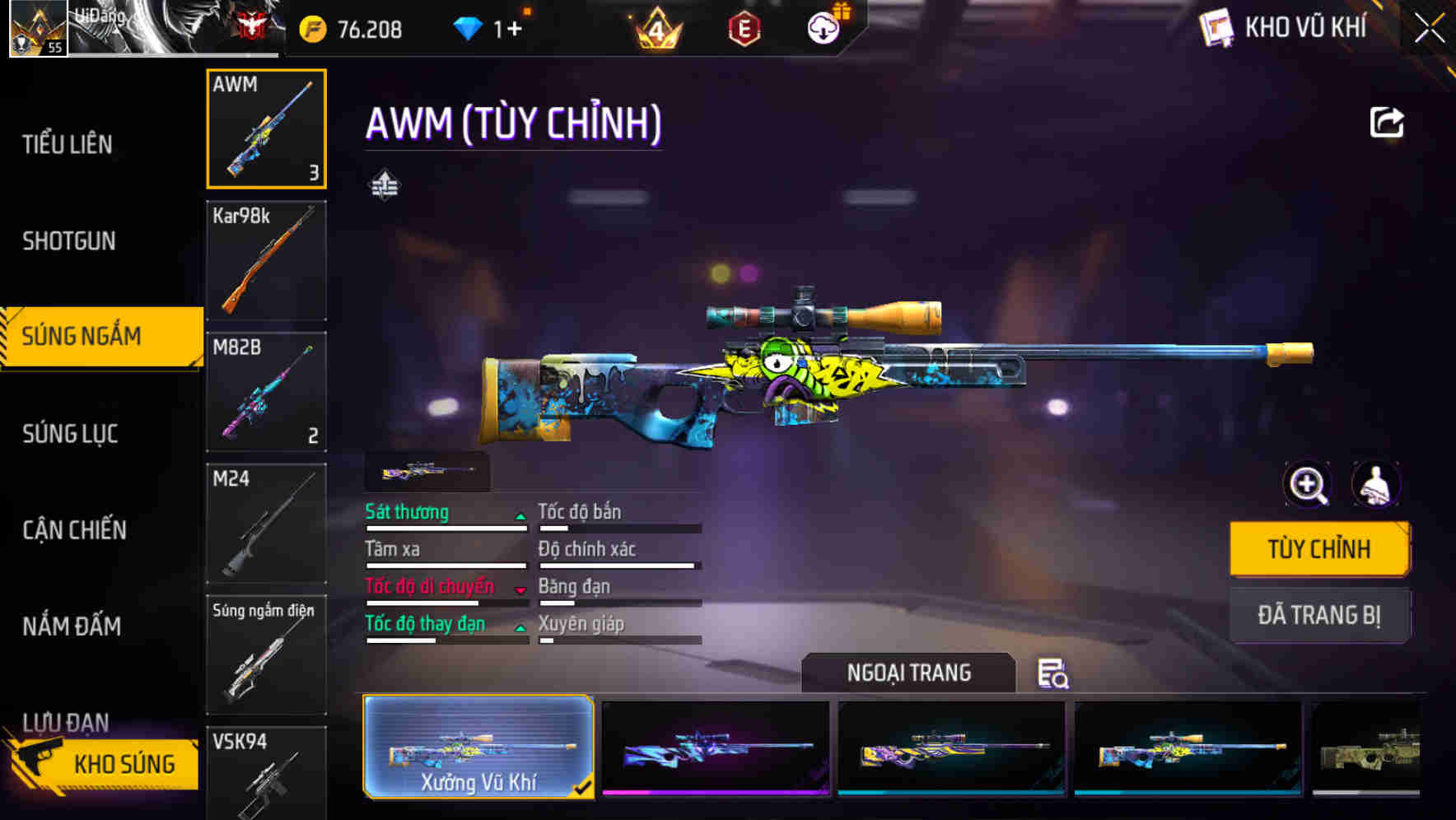Open the share/export icon near weapon title

(x=1388, y=122)
